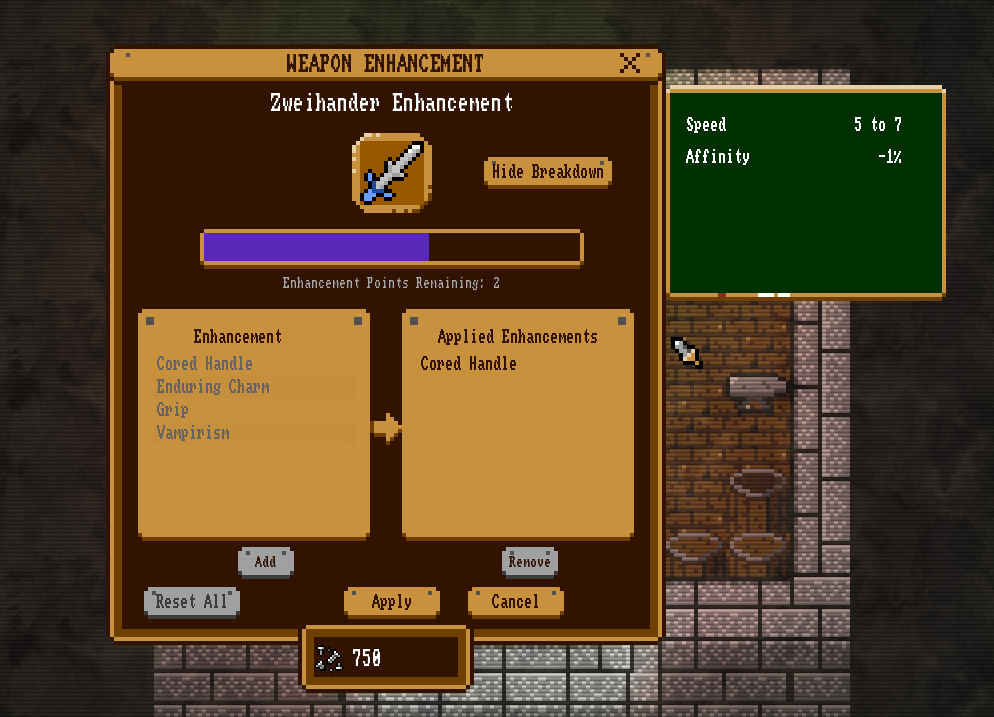Viewport: 994px width, 717px height.
Task: Click the Hide Breakdown button
Action: pyautogui.click(x=548, y=172)
